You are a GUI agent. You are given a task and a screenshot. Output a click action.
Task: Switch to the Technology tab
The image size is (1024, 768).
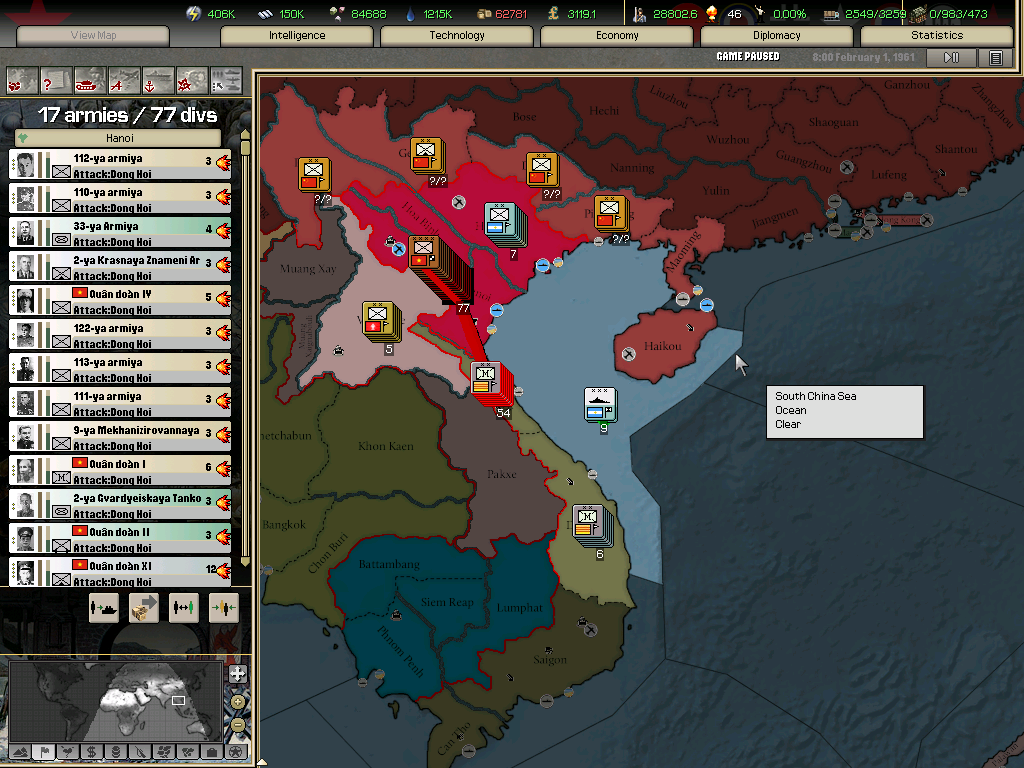pos(457,36)
